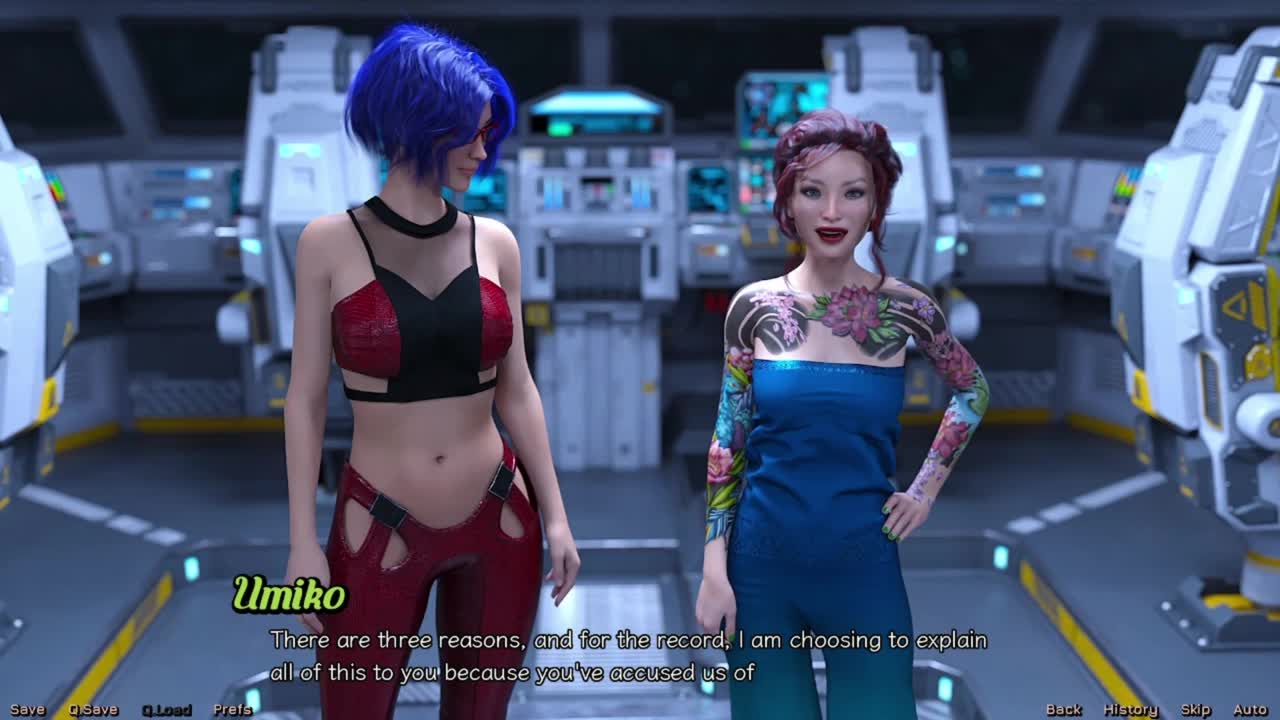Click the Q.Save quick save button
The image size is (1280, 720).
[93, 710]
